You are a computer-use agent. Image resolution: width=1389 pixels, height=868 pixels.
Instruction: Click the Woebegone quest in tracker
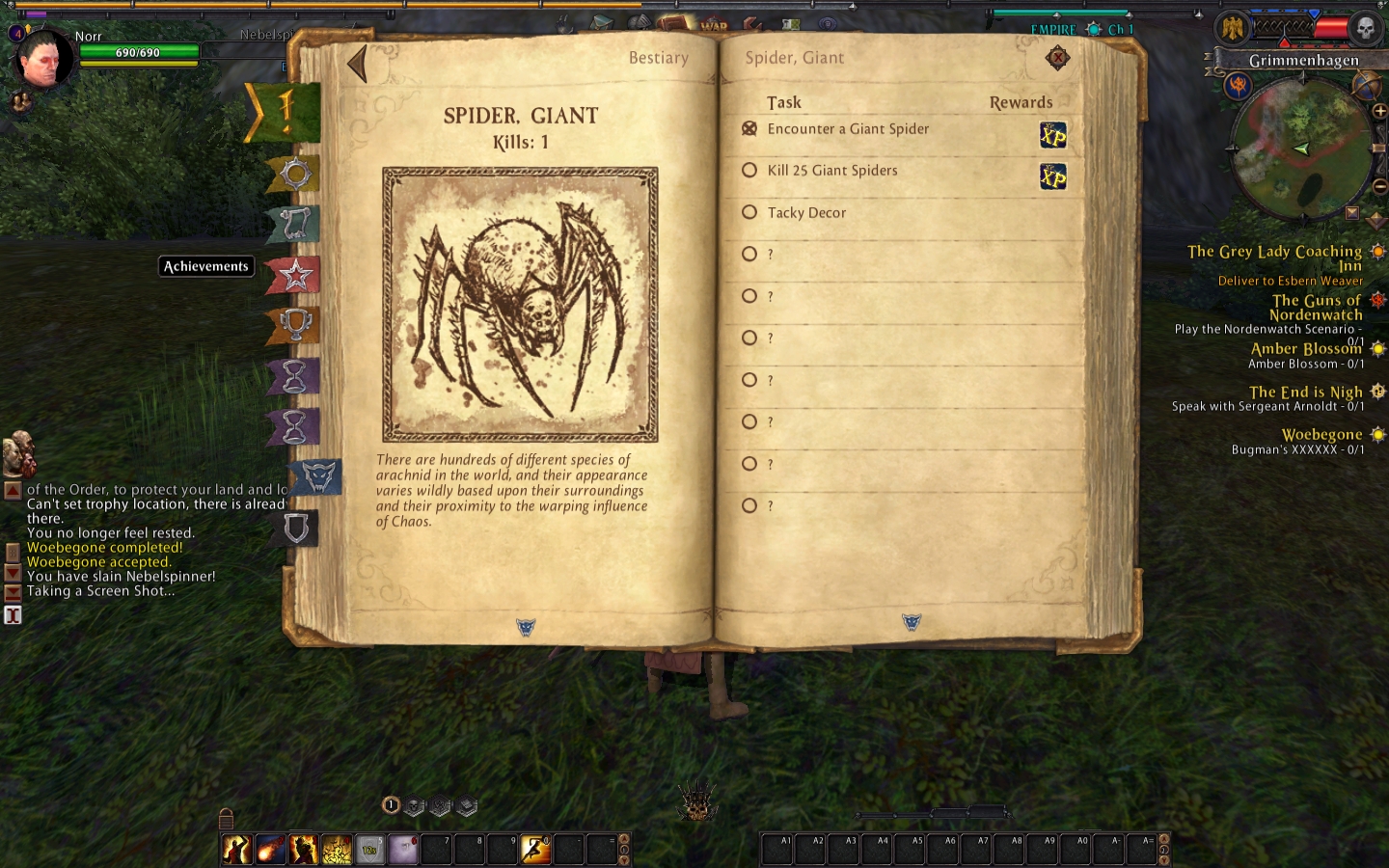[1321, 435]
